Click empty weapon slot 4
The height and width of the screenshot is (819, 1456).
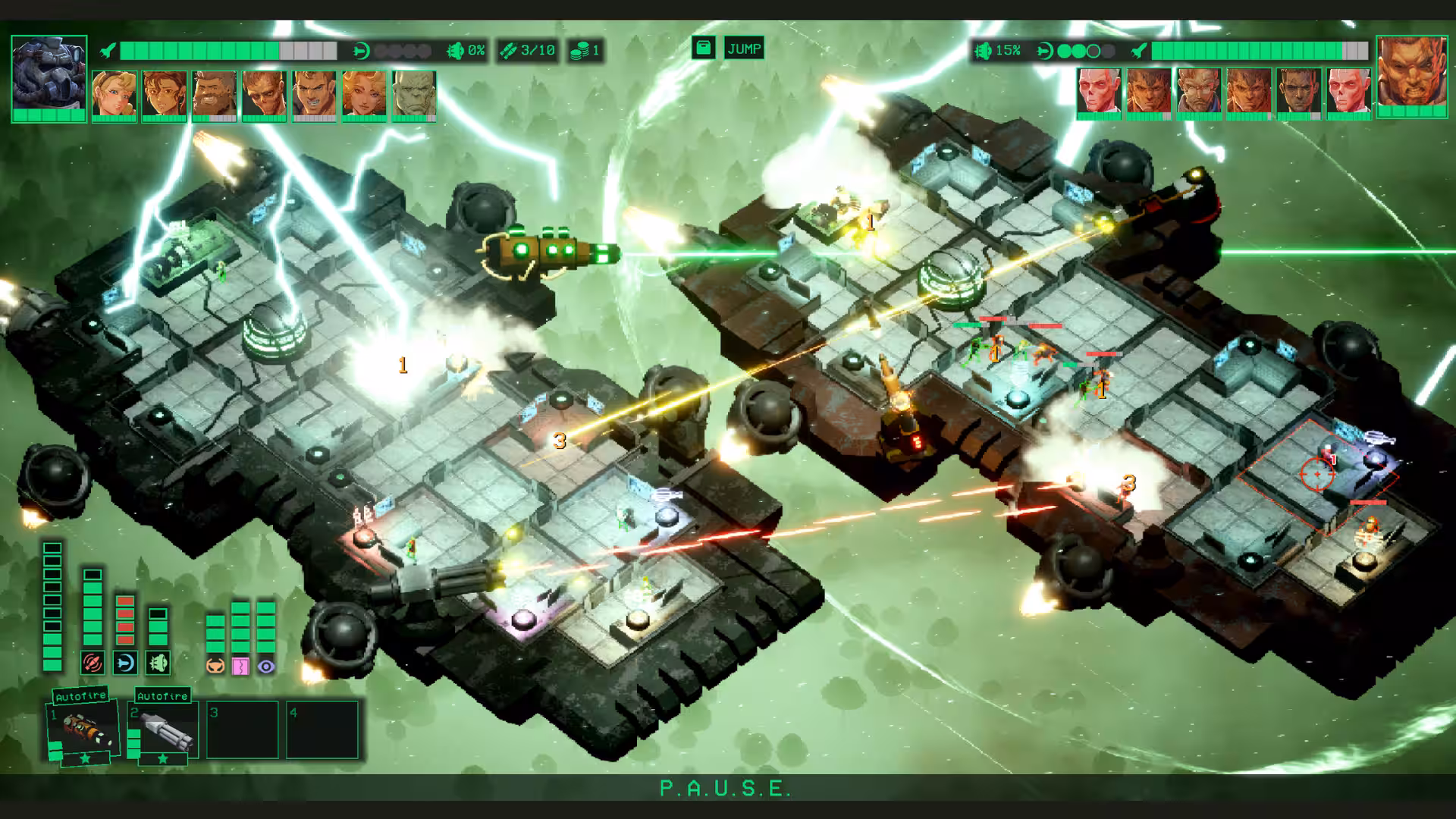pyautogui.click(x=322, y=730)
